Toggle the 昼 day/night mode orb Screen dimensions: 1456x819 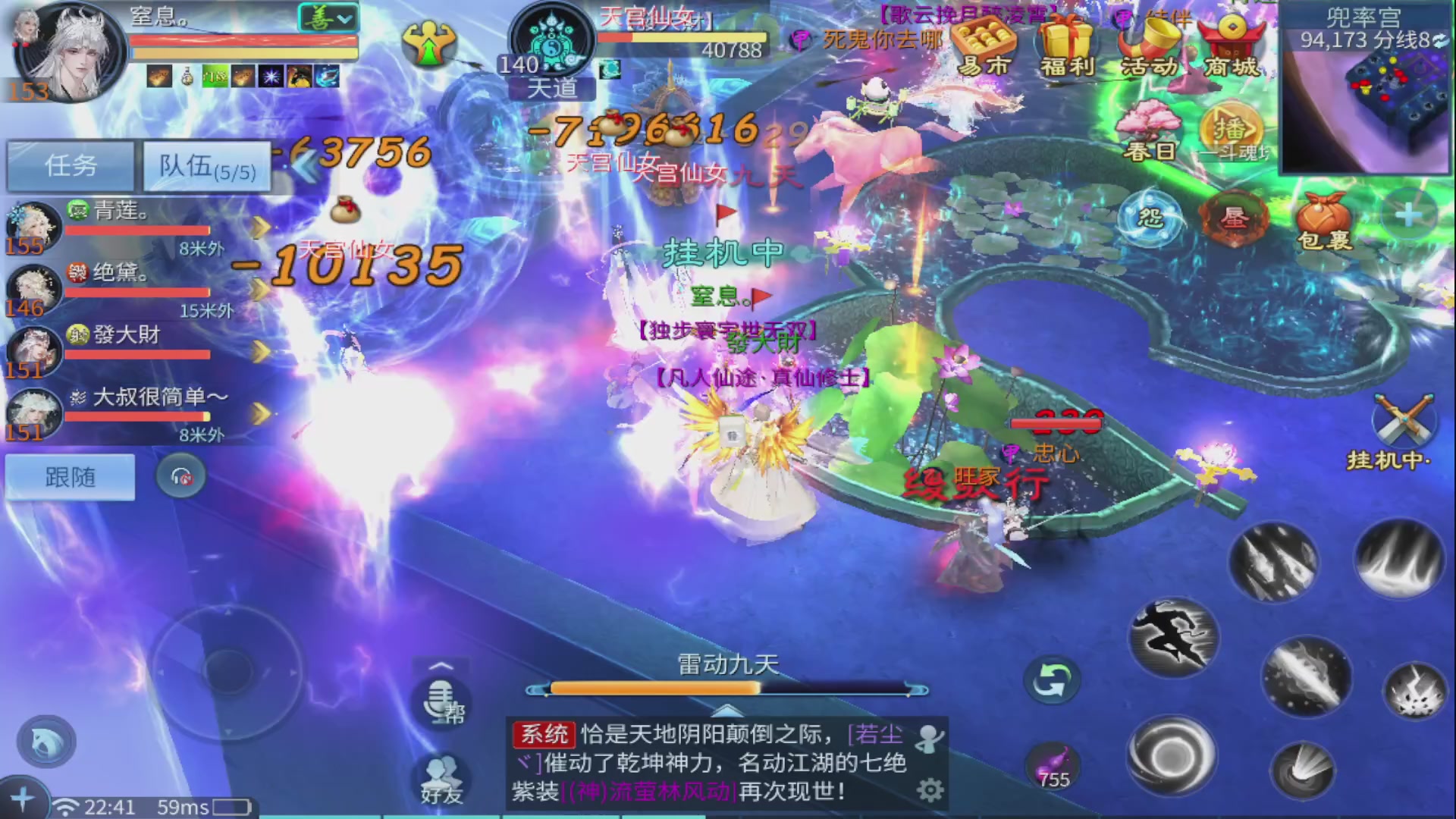click(x=1236, y=218)
